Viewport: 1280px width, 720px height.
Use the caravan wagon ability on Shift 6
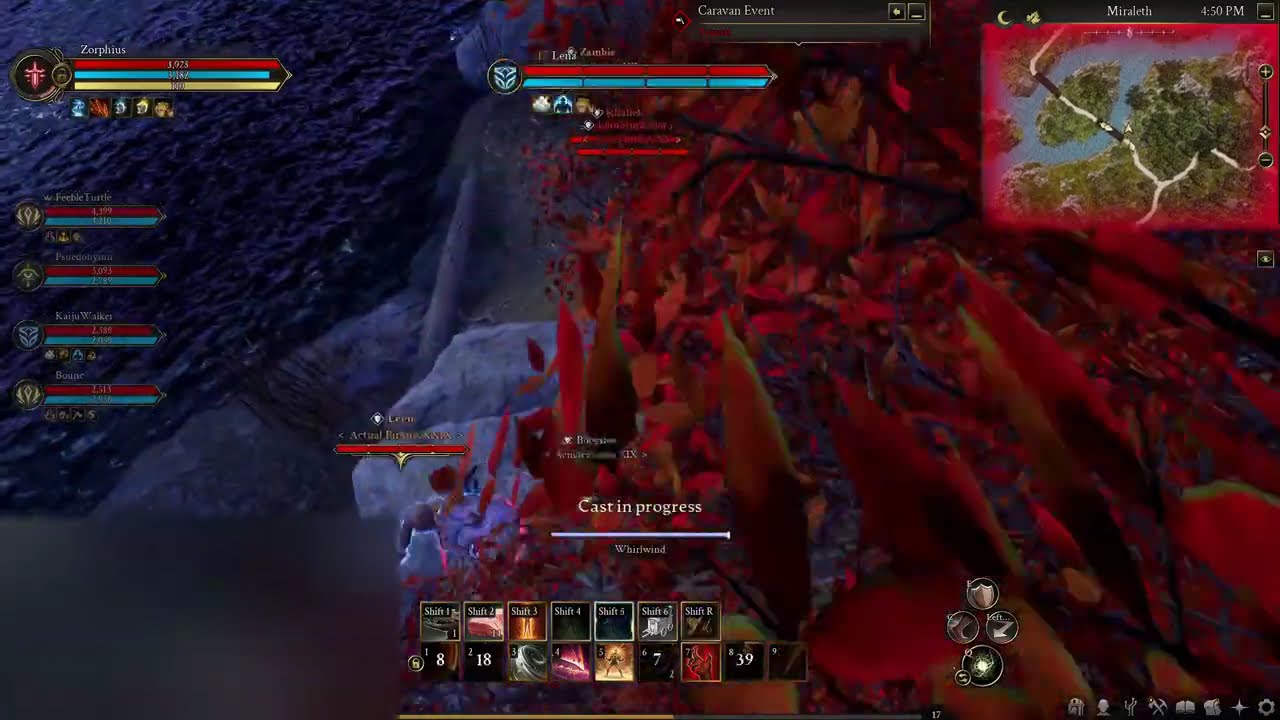[x=656, y=620]
